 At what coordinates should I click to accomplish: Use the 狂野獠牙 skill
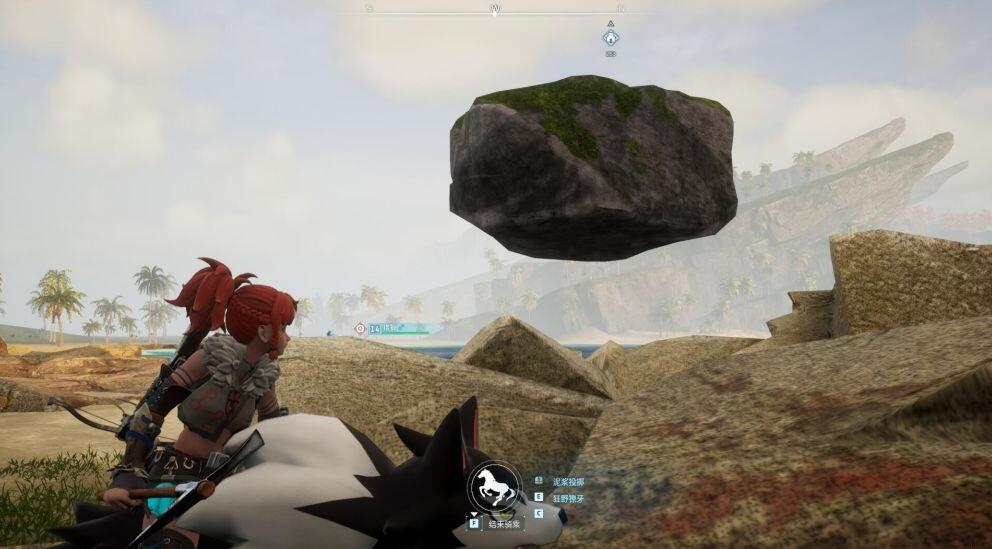point(567,497)
